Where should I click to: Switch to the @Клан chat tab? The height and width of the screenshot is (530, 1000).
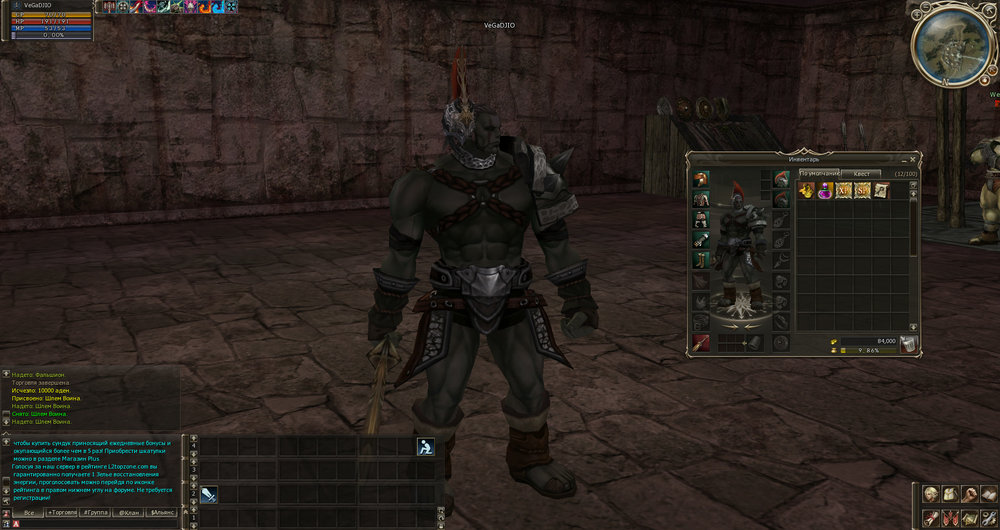click(128, 512)
